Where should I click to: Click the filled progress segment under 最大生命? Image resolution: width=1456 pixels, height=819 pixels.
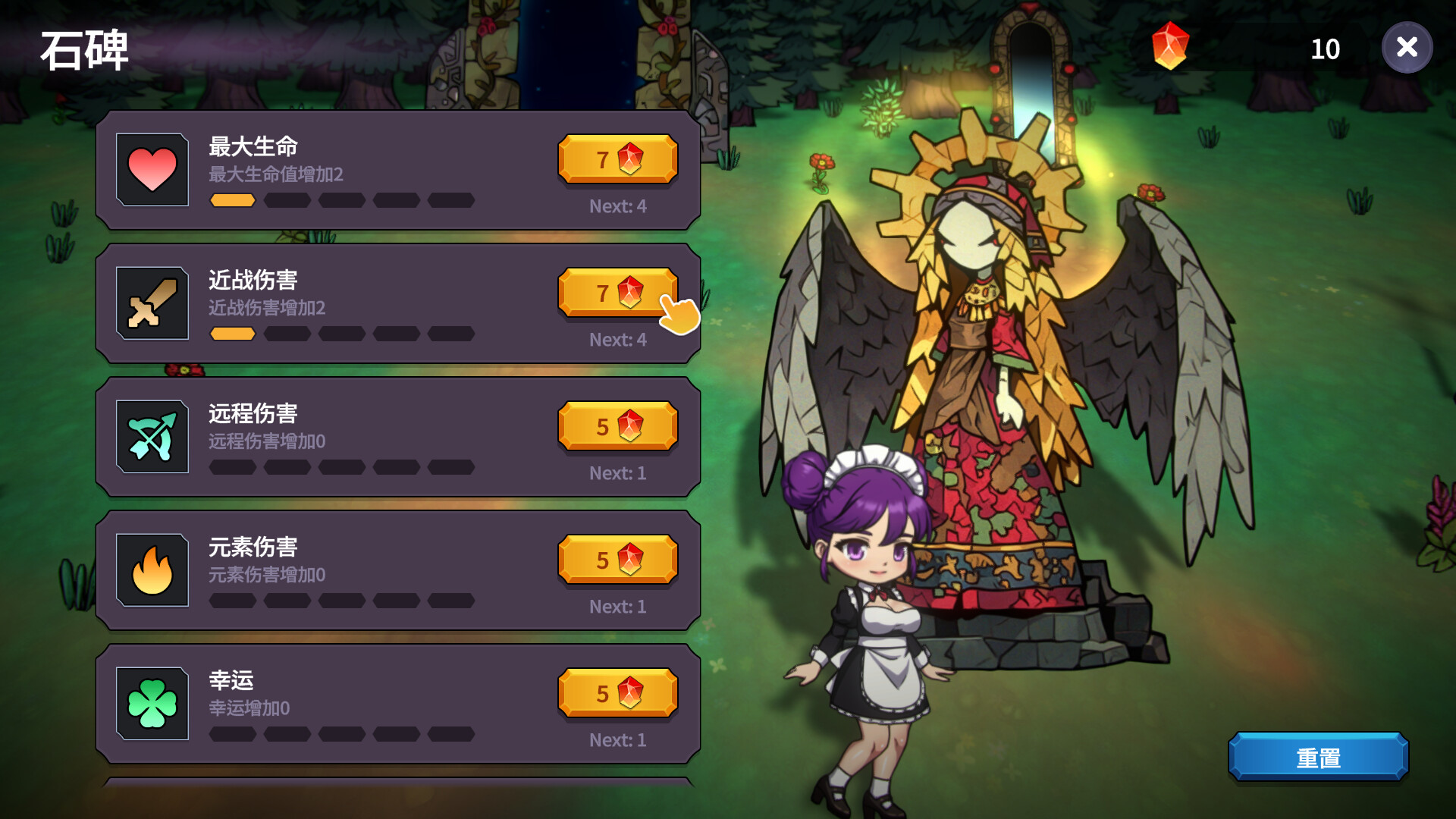click(x=232, y=200)
